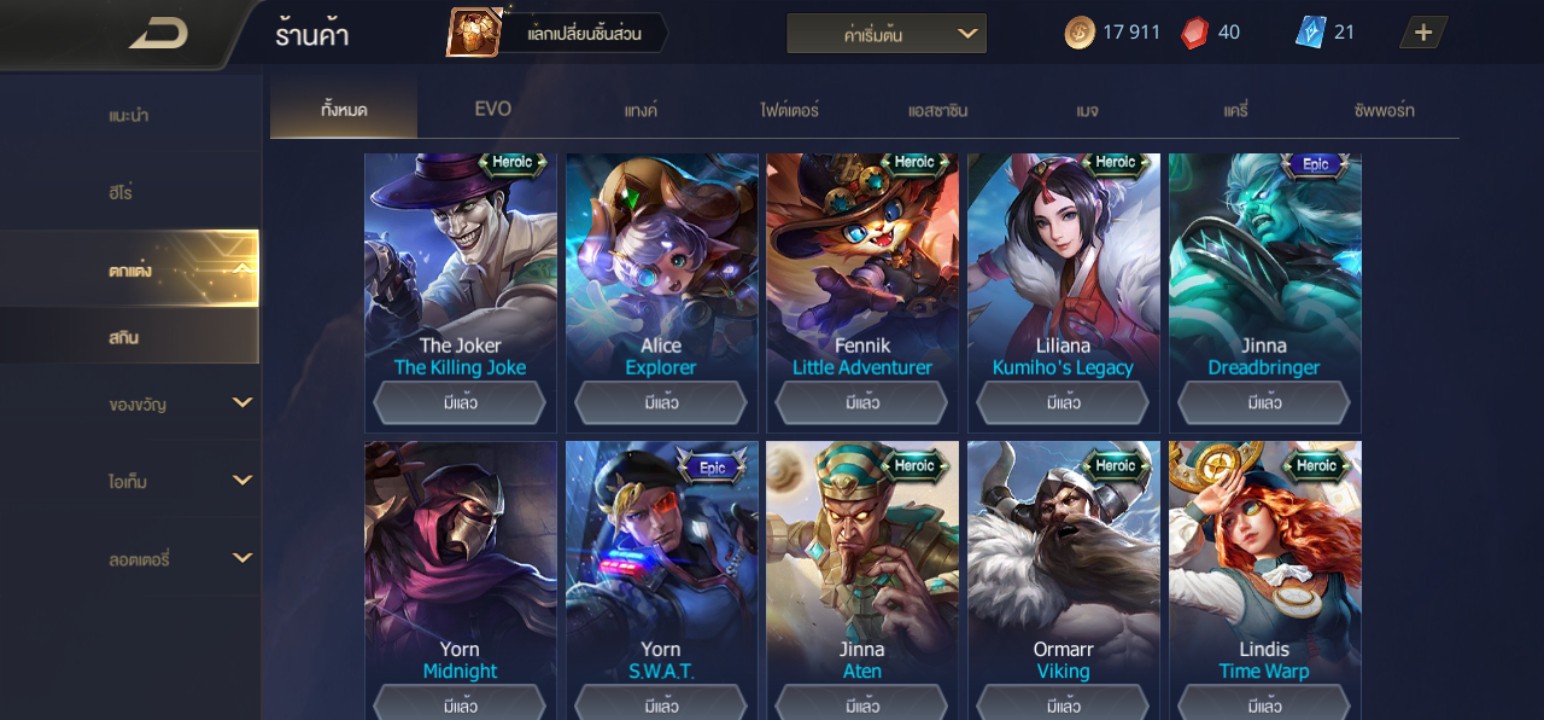Expand the ของขวัญ gifts menu

(x=180, y=404)
